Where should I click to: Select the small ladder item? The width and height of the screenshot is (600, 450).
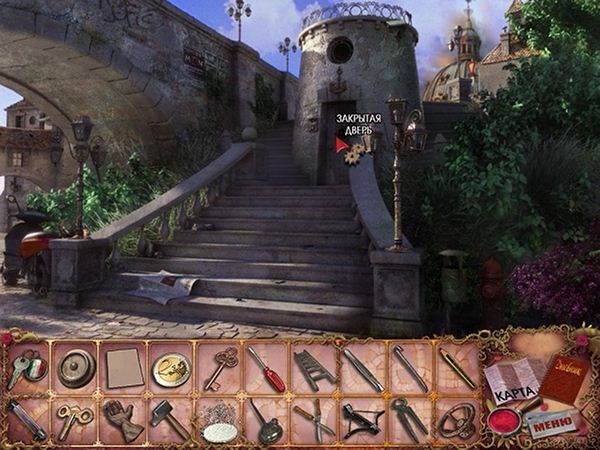pos(315,369)
